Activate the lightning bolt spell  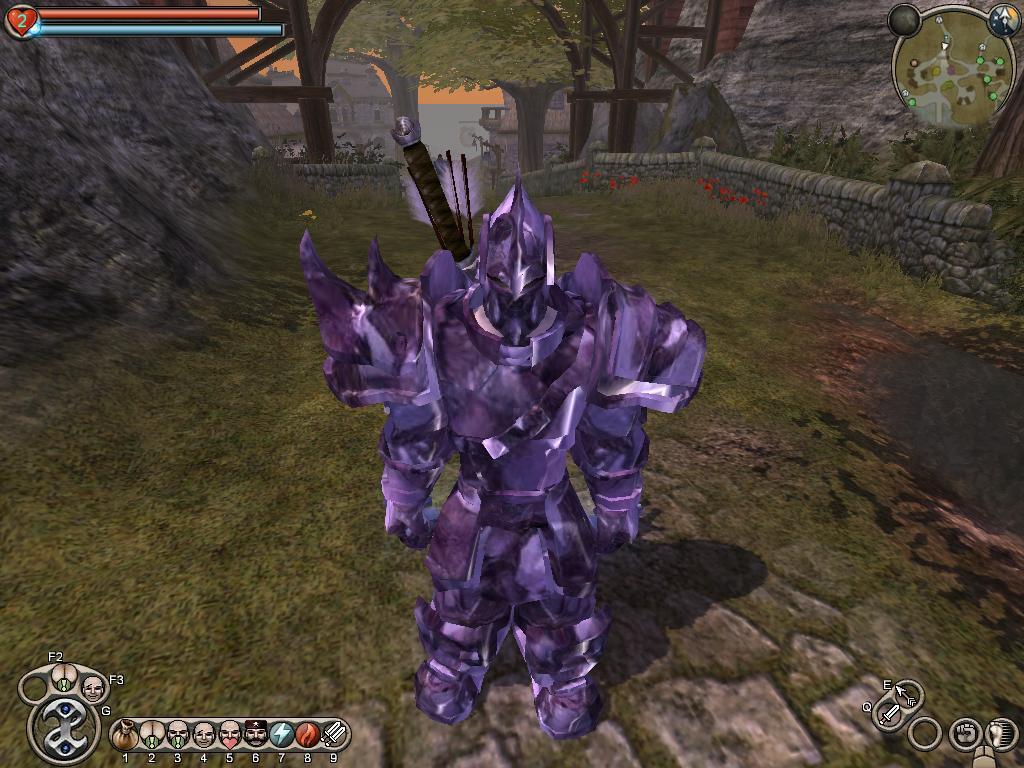point(282,735)
